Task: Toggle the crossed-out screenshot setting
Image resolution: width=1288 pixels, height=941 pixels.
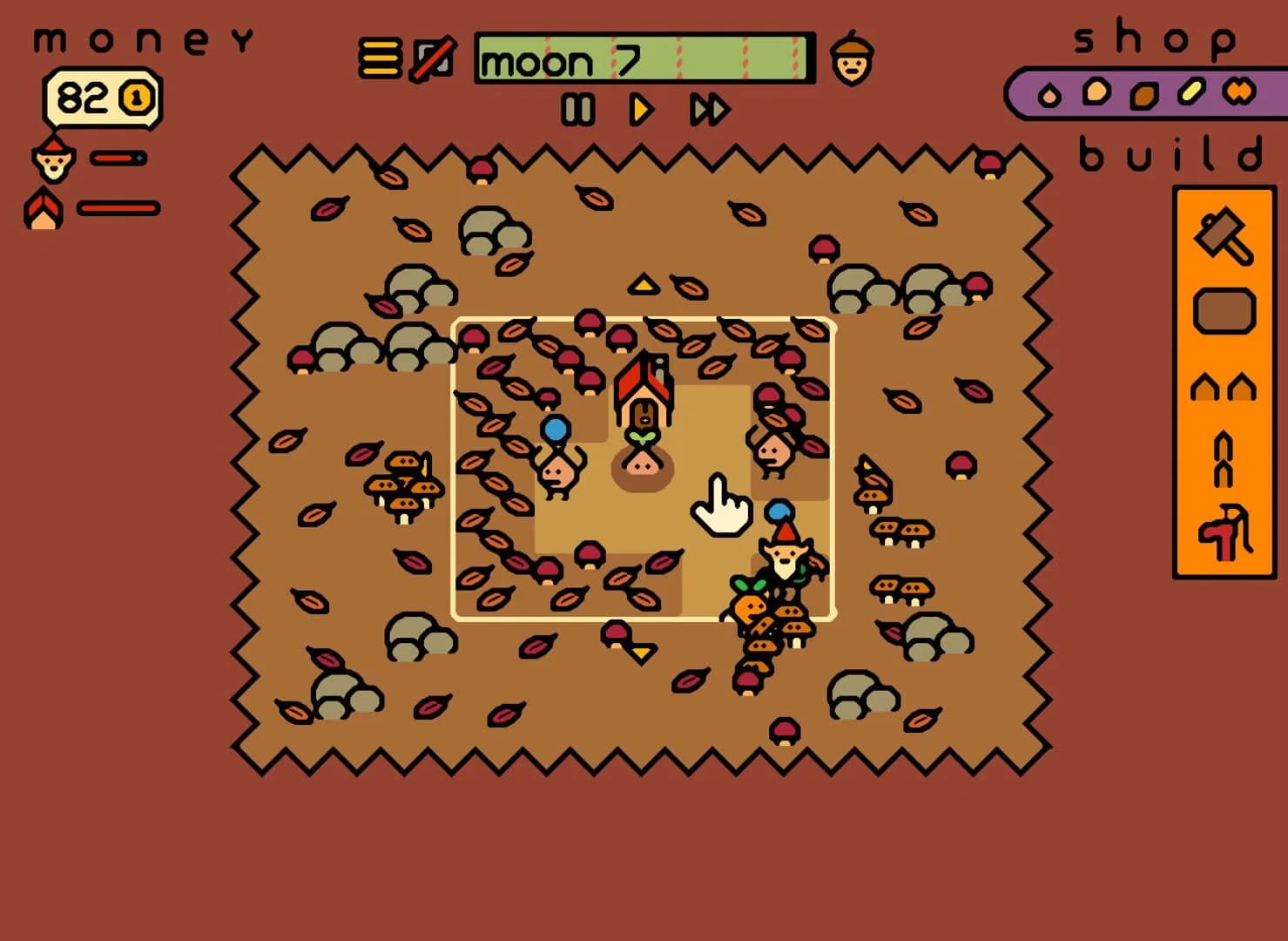Action: 434,61
